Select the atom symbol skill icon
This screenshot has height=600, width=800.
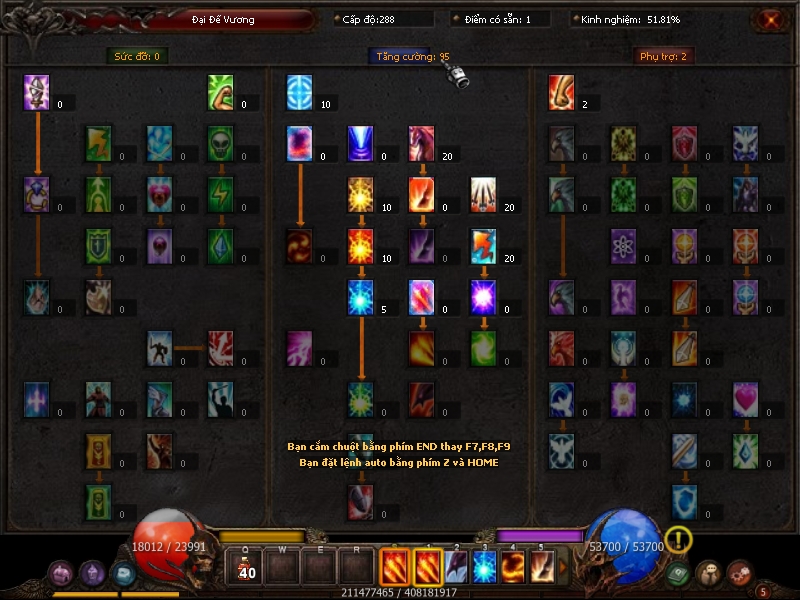tap(624, 245)
